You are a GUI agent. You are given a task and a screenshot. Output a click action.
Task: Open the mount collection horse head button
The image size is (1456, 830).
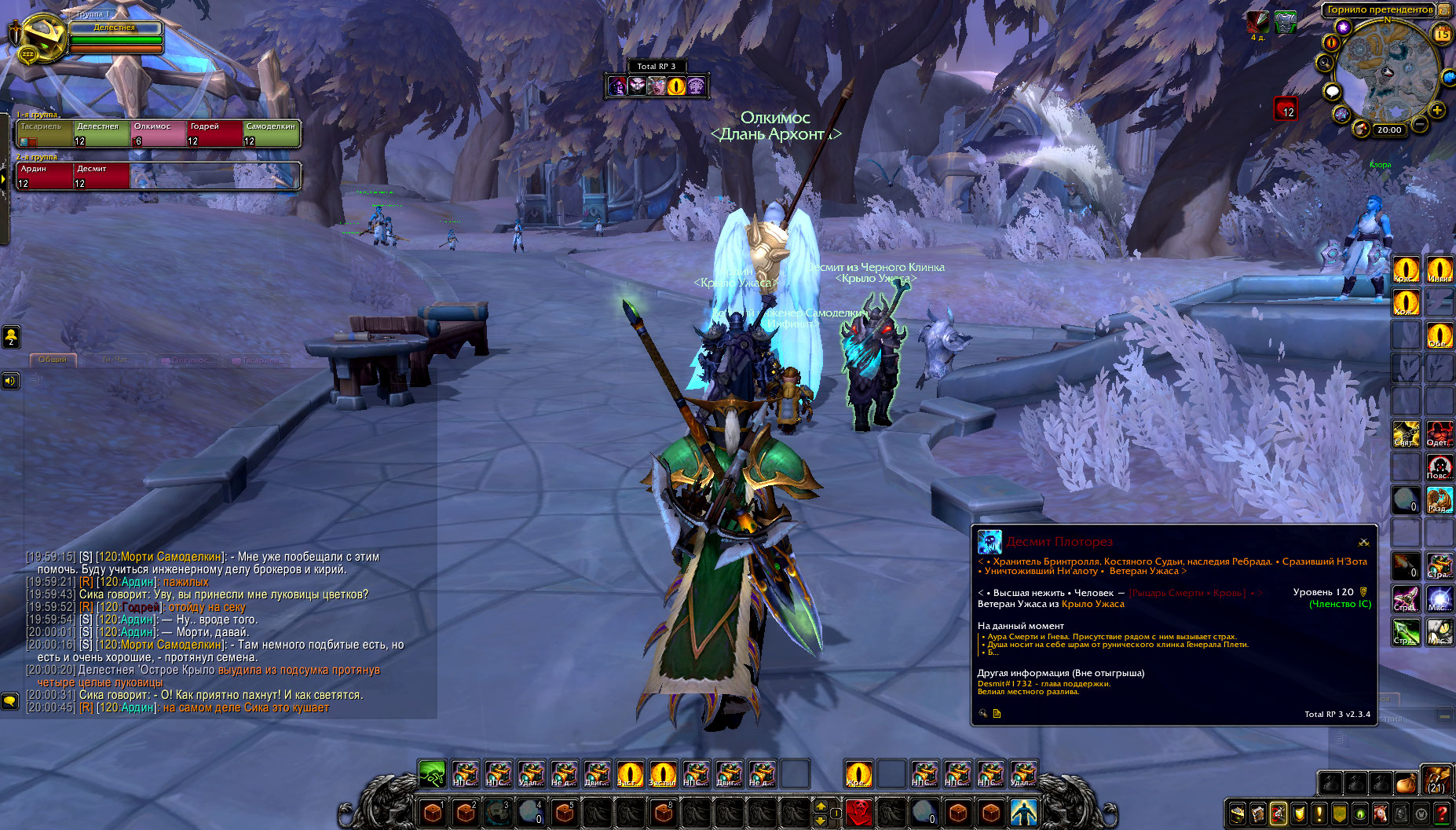tap(1381, 814)
